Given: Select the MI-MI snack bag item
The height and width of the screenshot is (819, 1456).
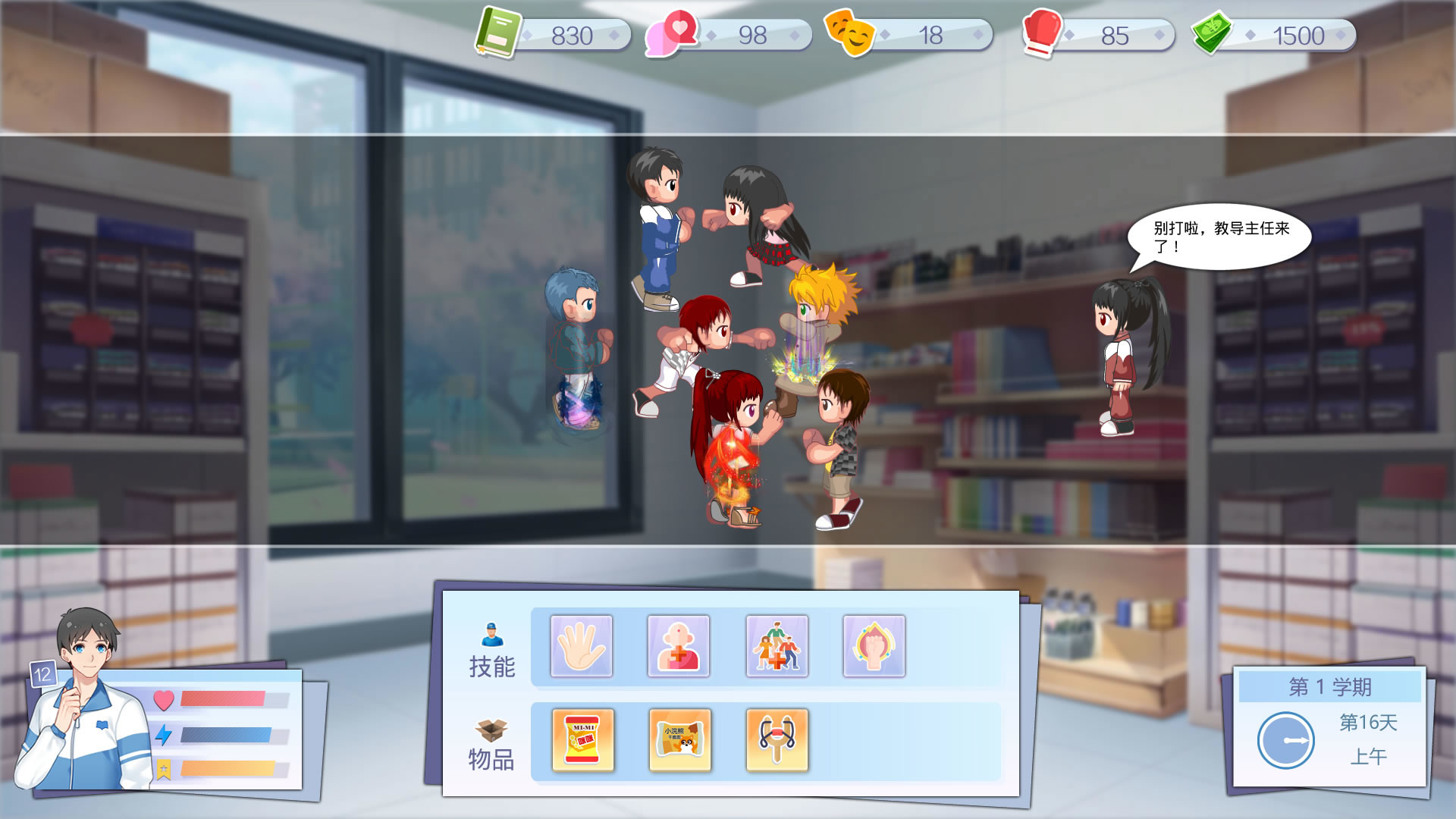Looking at the screenshot, I should (582, 740).
